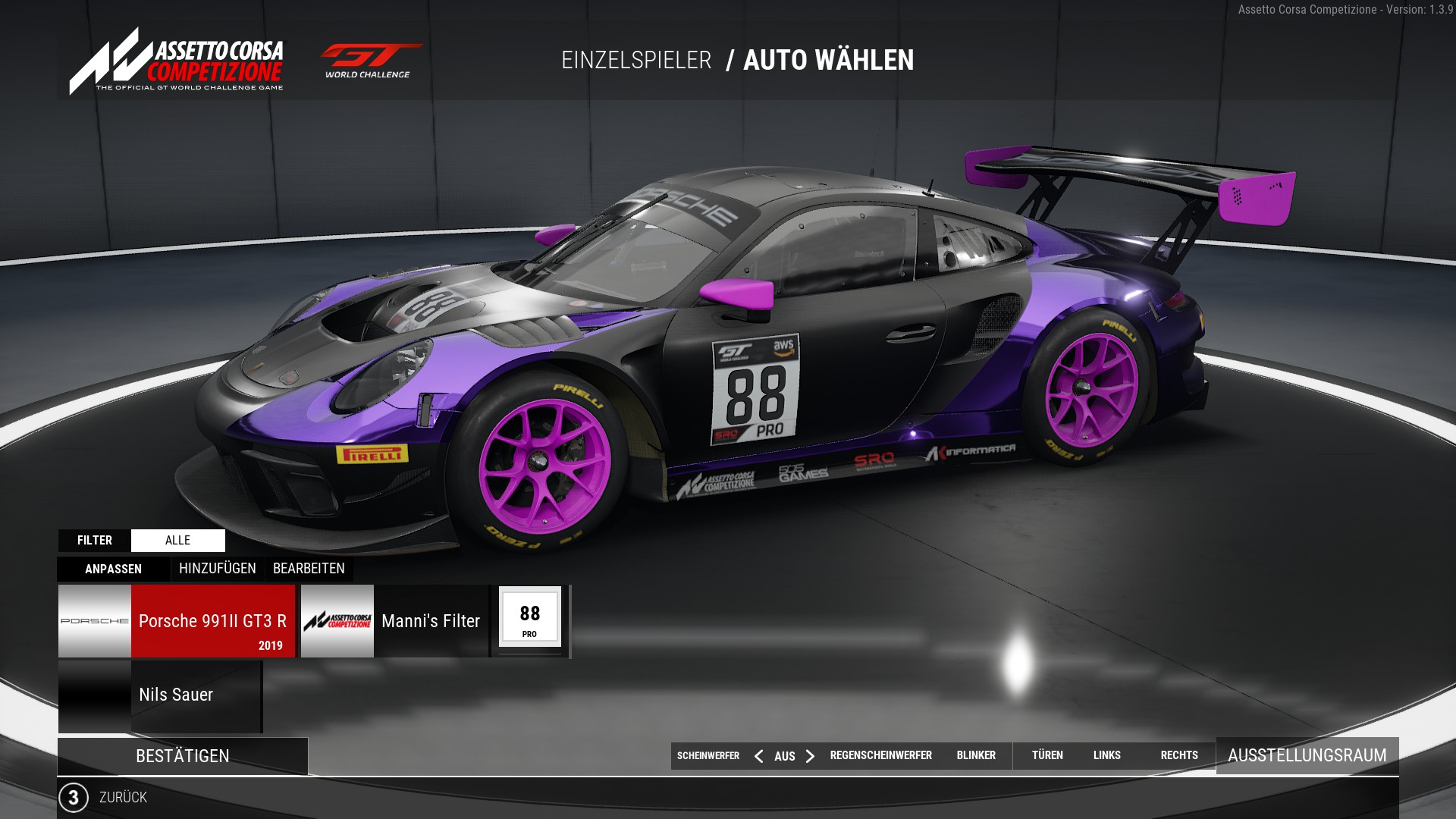1456x819 pixels.
Task: Open the left door via Links
Action: pyautogui.click(x=1106, y=755)
